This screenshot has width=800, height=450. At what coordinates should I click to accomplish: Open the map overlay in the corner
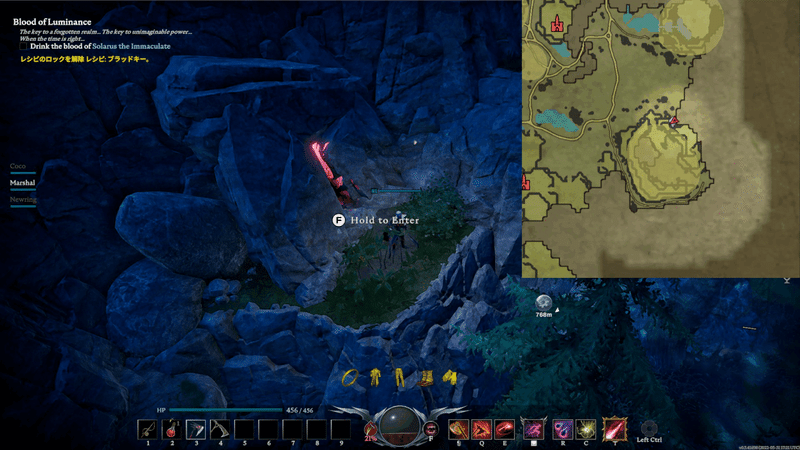pos(660,138)
